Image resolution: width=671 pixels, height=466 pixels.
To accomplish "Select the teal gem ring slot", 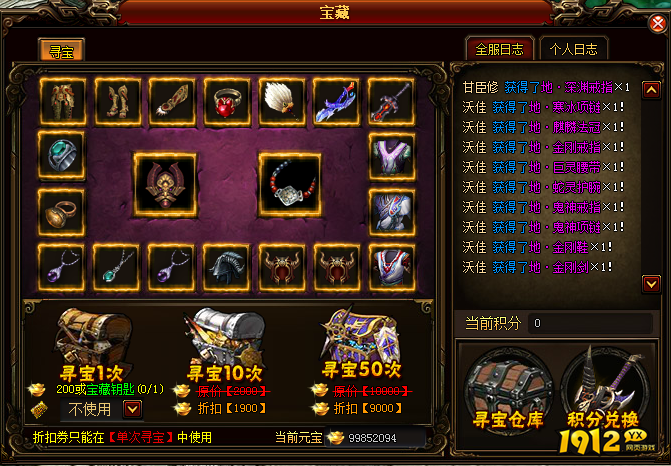I will point(63,155).
